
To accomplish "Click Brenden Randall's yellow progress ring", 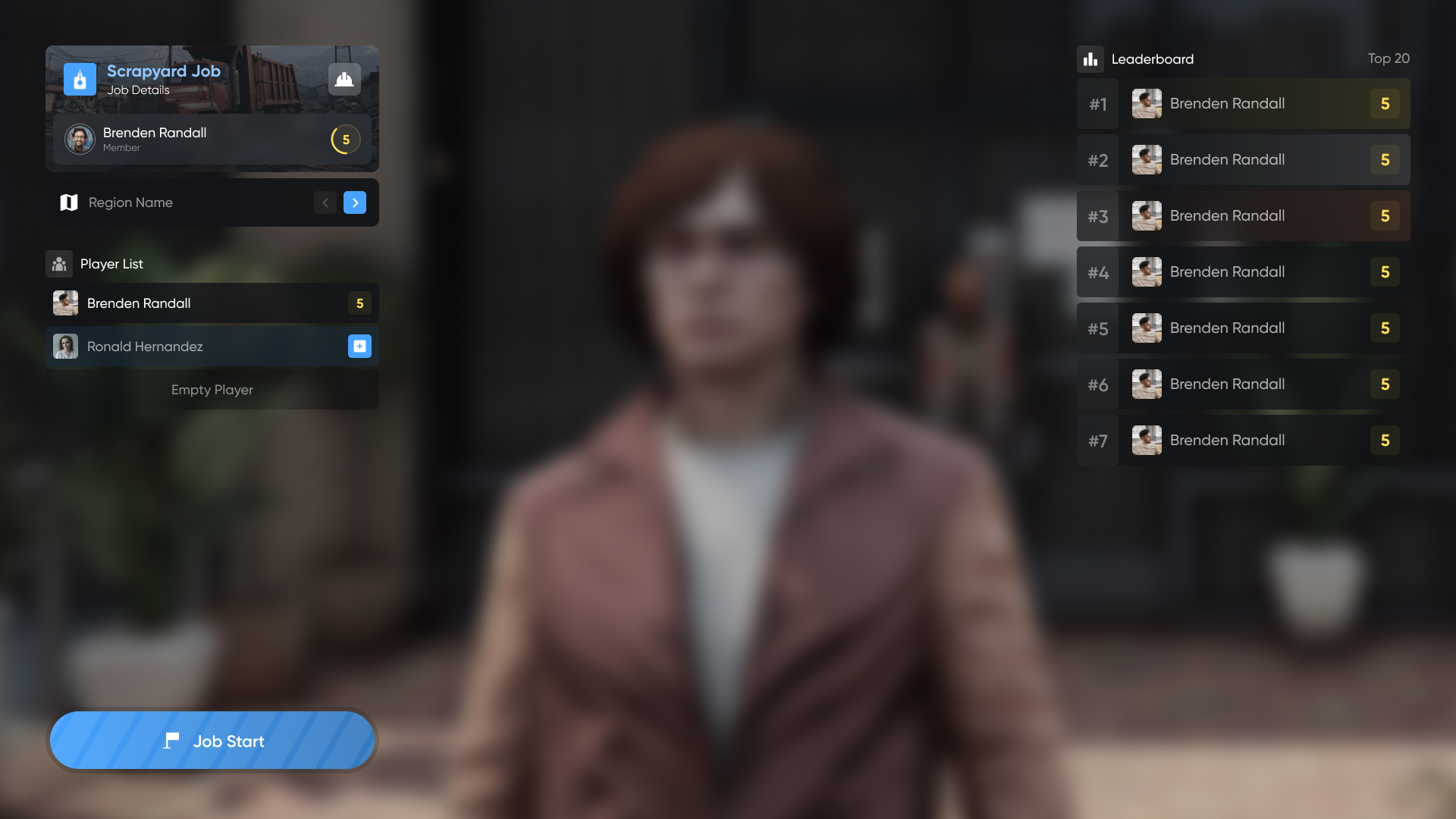I will [346, 140].
